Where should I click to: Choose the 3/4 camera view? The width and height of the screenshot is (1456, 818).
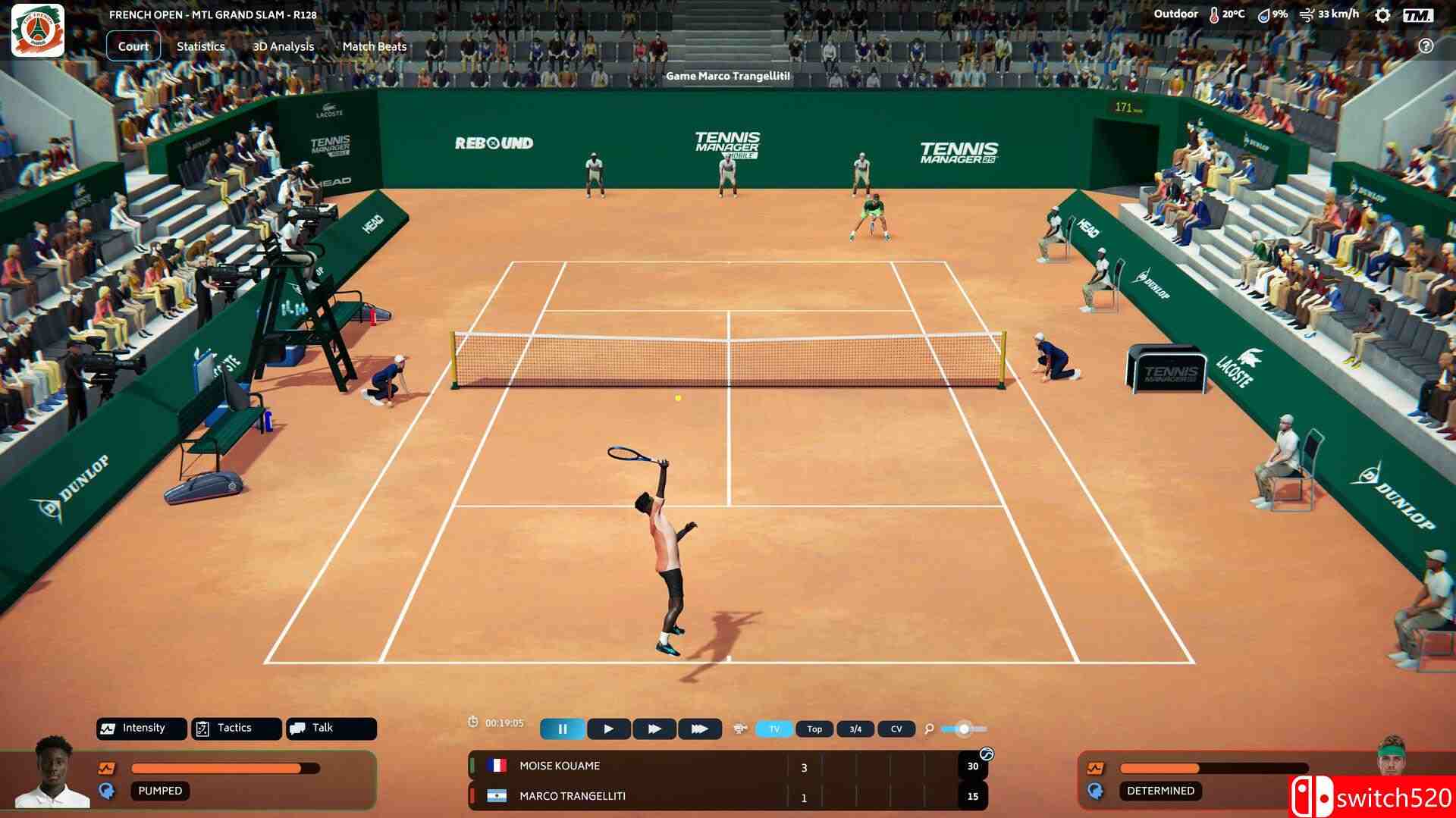pyautogui.click(x=855, y=729)
